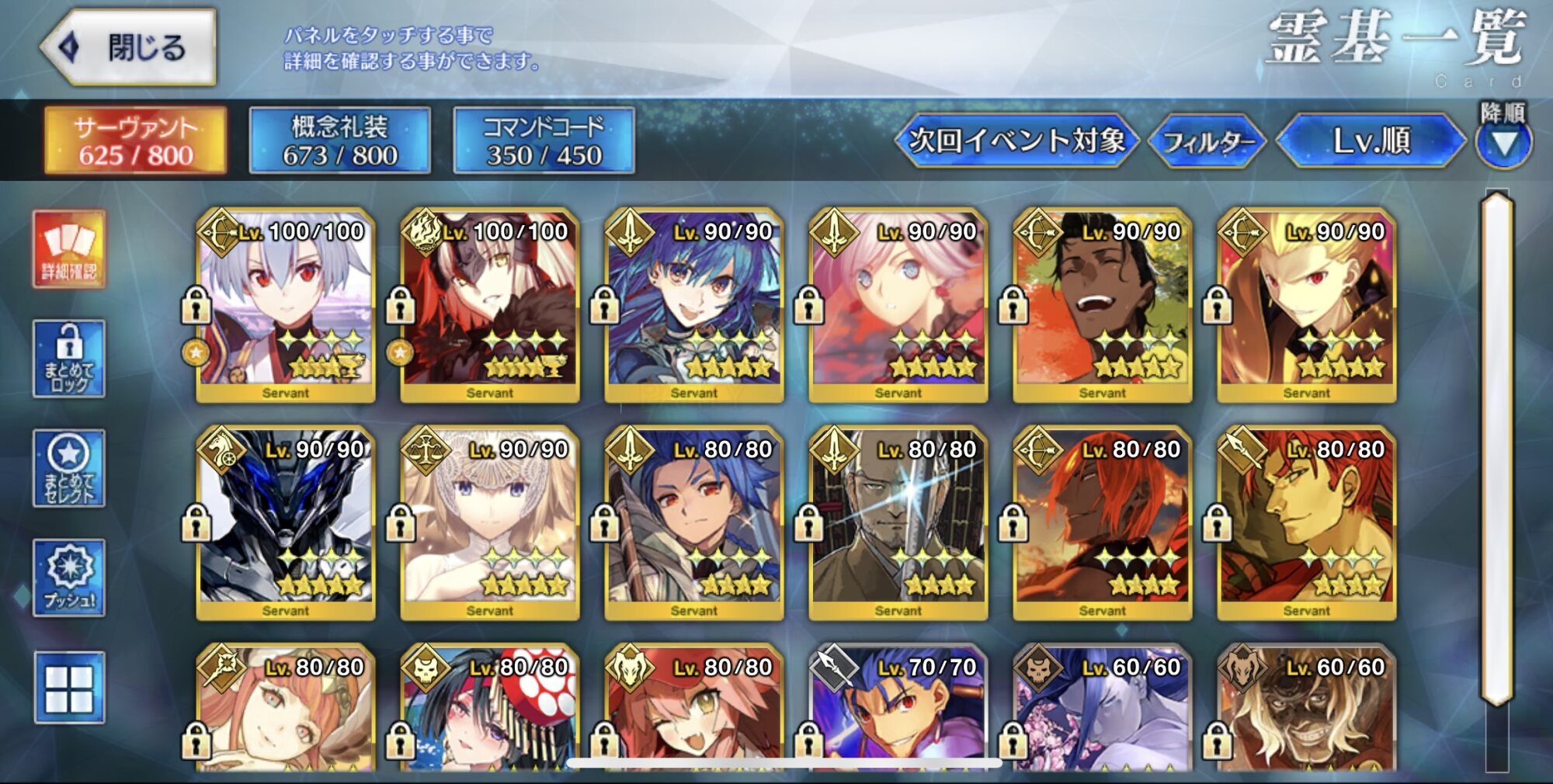This screenshot has height=784, width=1553.
Task: Select the Lv. 100 silver-haired archer servant card
Action: (x=286, y=305)
